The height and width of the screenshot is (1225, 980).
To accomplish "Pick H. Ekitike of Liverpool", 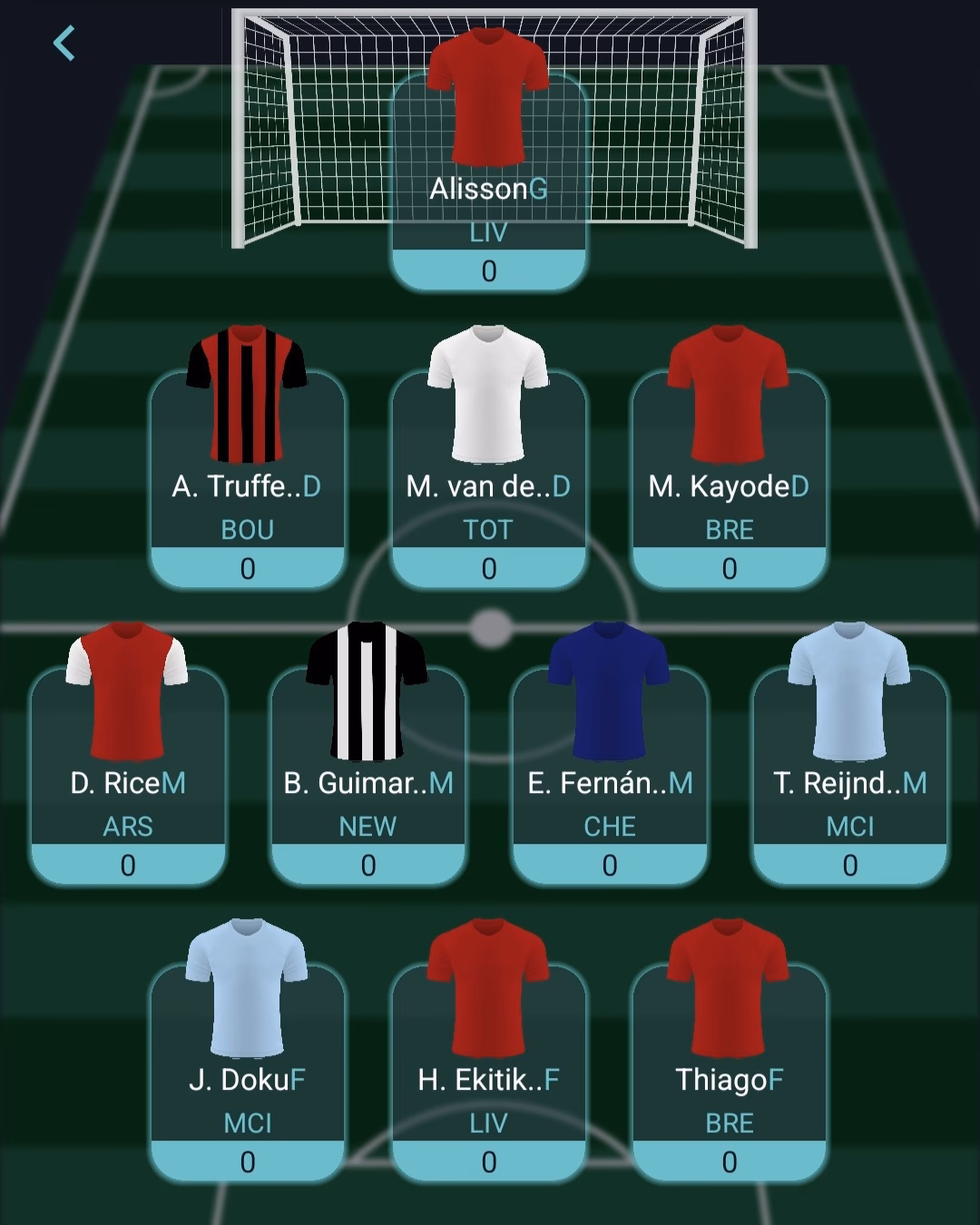I will [x=488, y=1073].
